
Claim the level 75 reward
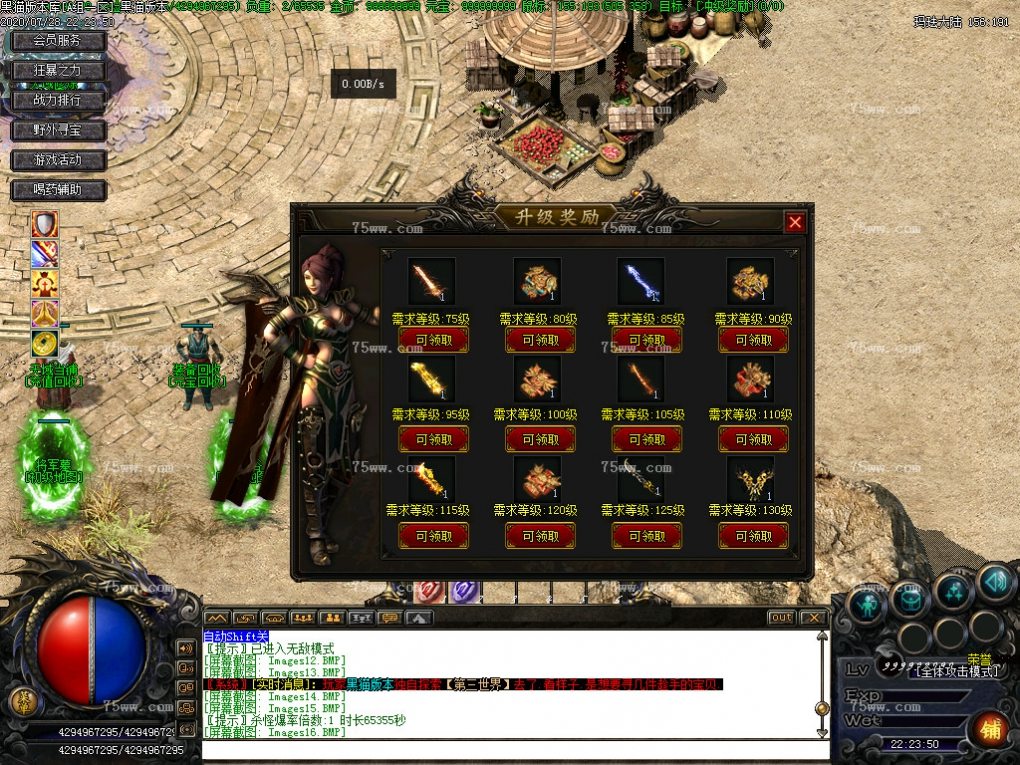pyautogui.click(x=432, y=340)
